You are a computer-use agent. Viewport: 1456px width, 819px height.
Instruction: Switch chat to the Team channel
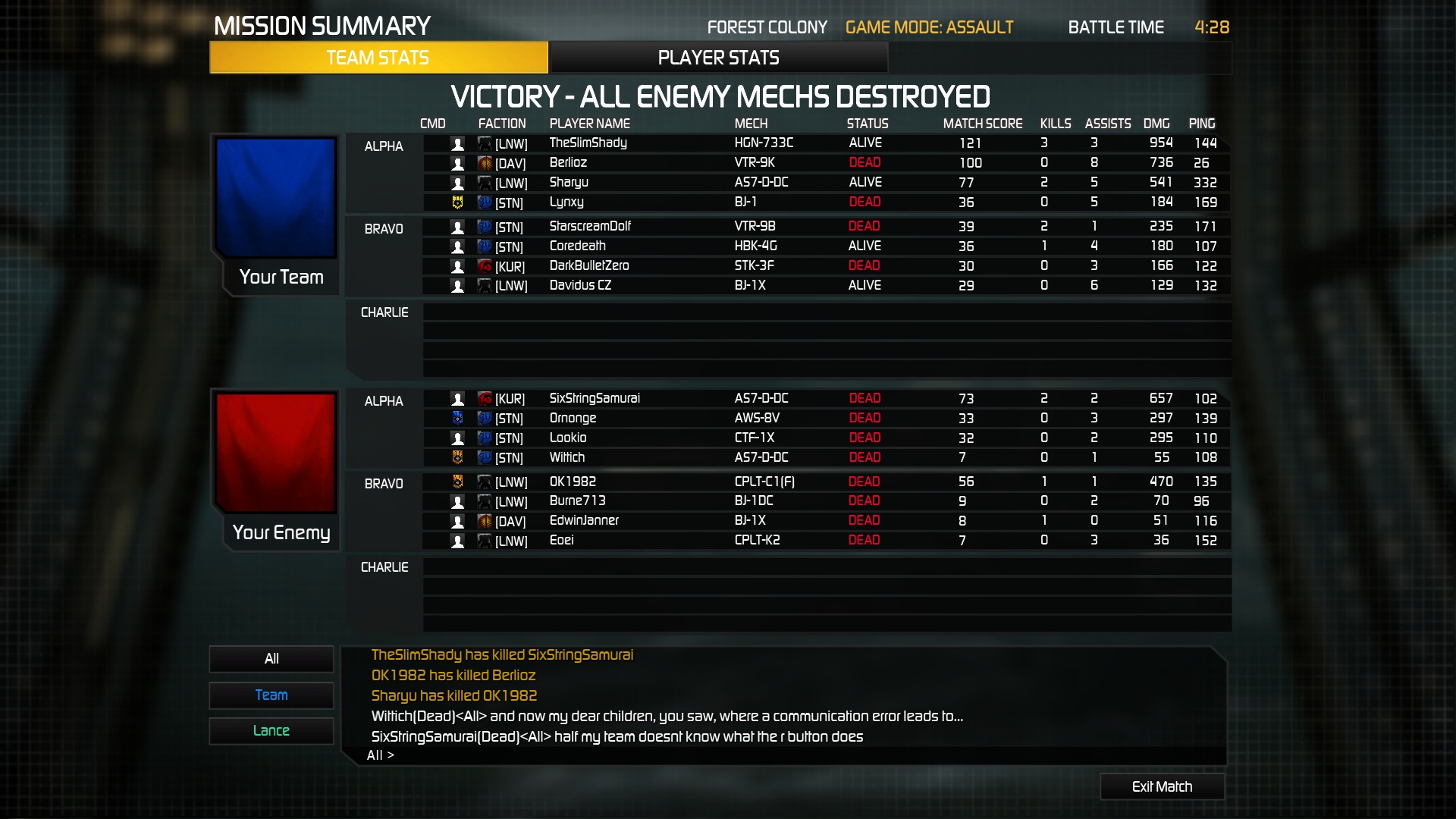click(271, 695)
